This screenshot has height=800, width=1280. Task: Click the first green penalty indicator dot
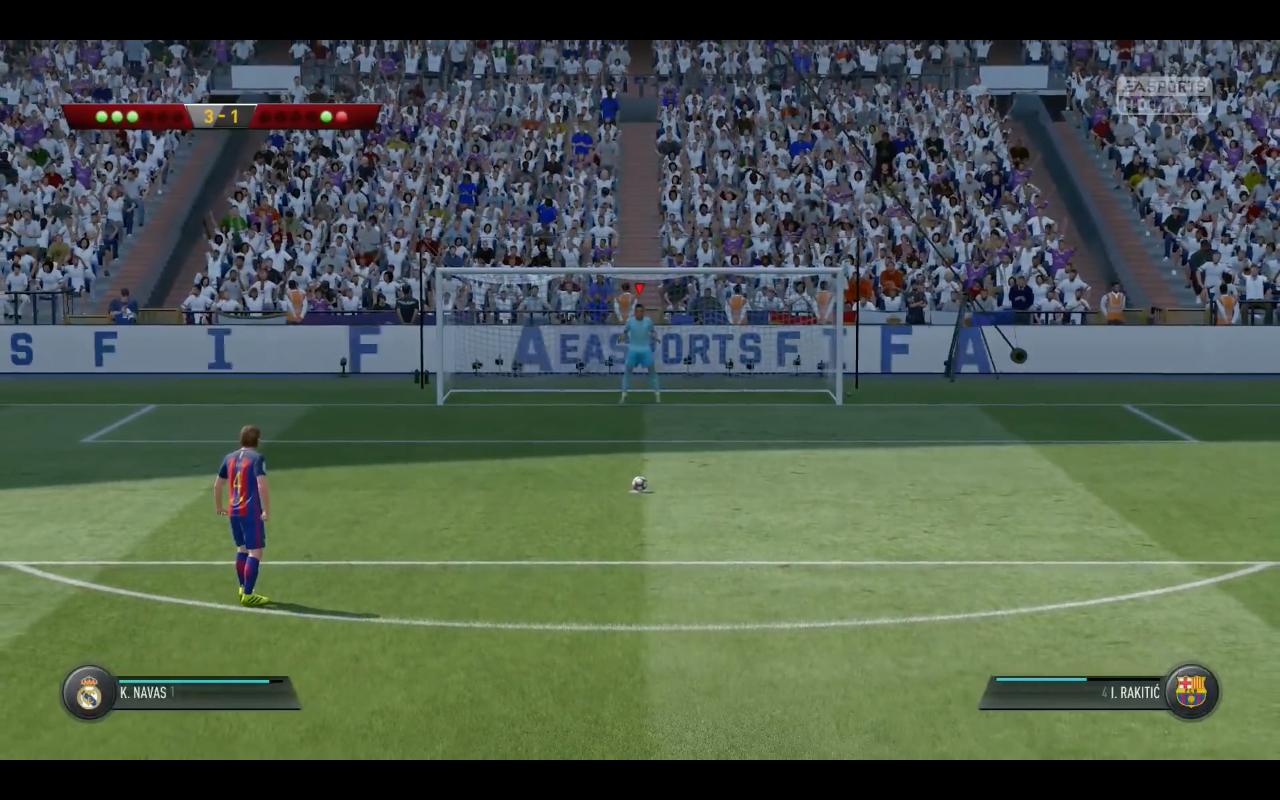coord(102,117)
